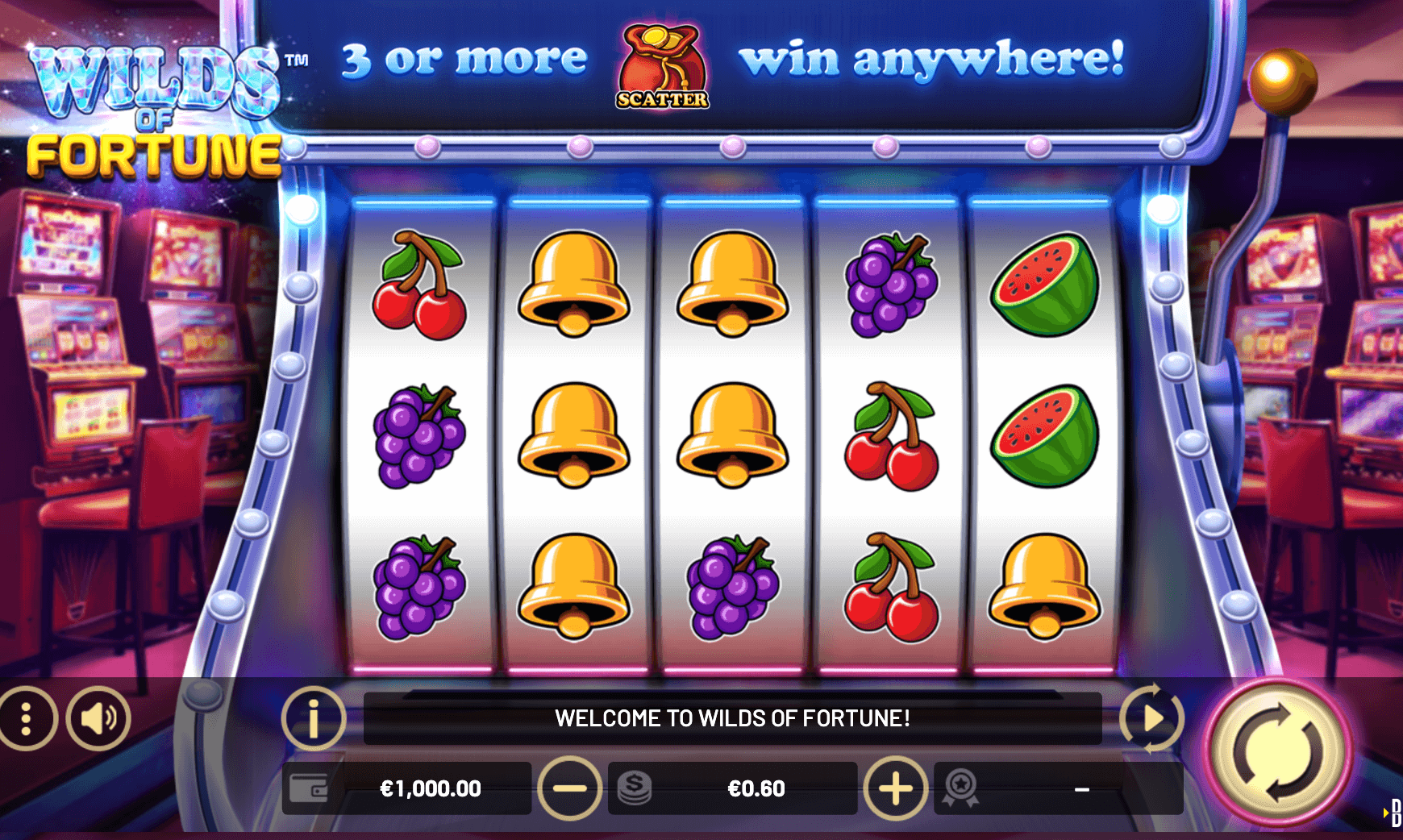Click the wallet balance icon

coord(309,788)
